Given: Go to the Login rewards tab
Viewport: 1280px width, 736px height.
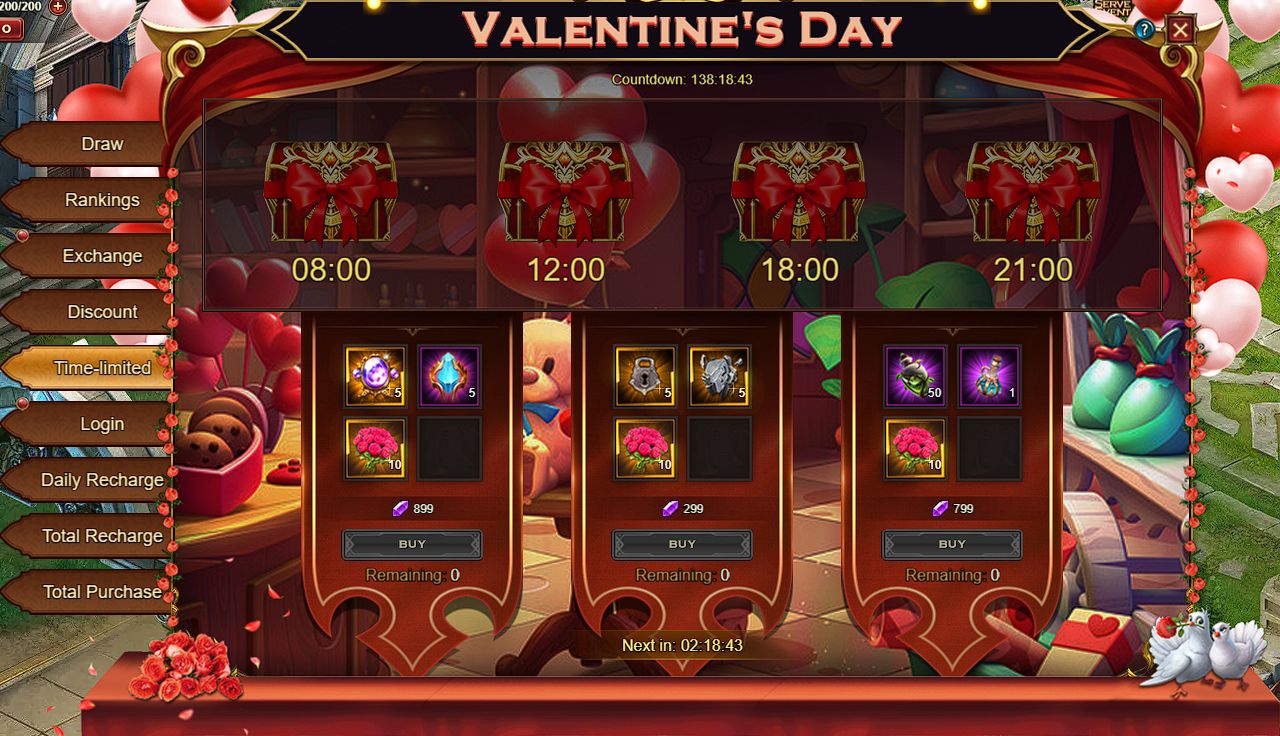Looking at the screenshot, I should coord(101,424).
